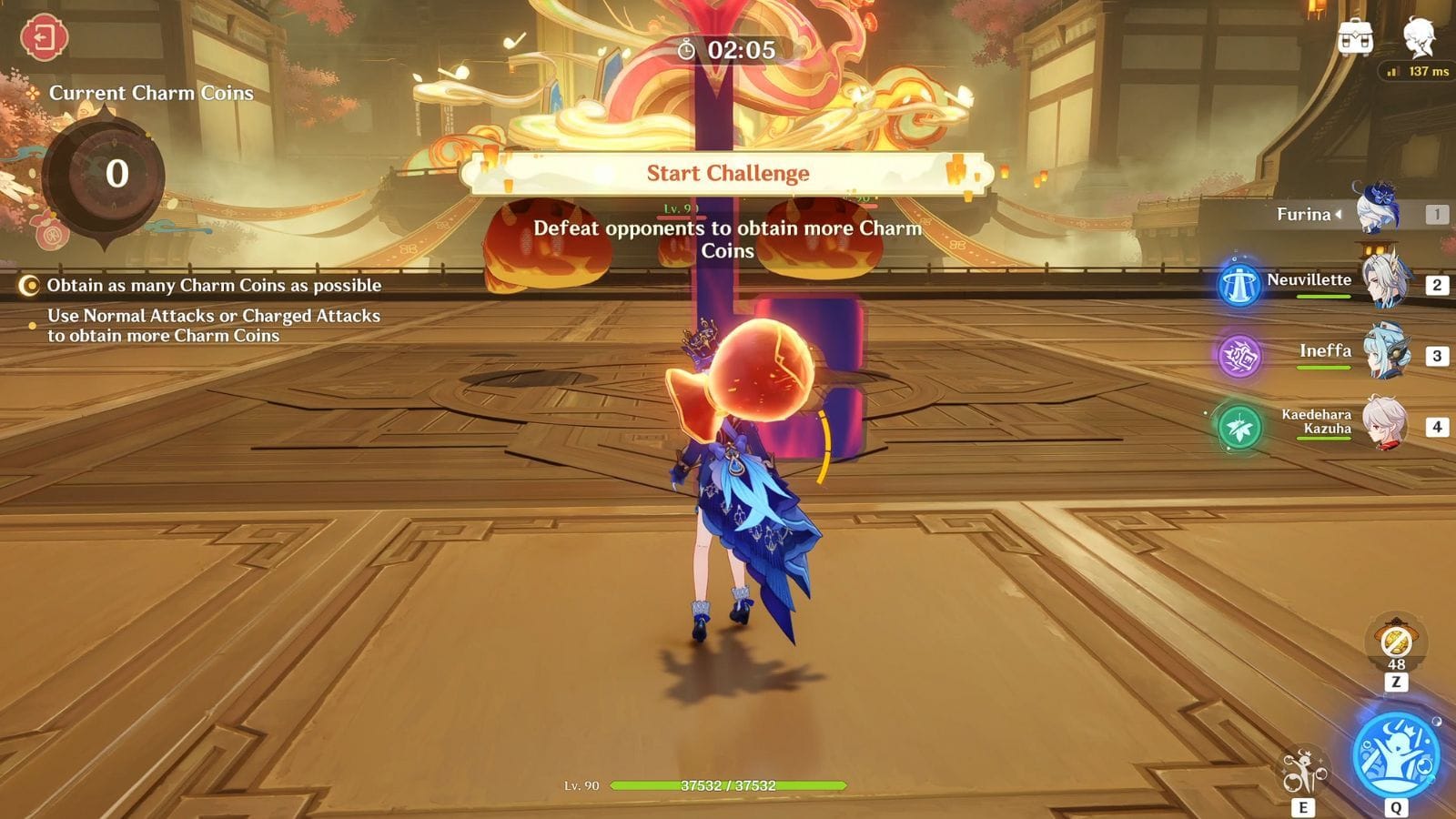
Task: Open the Paimon menu icon
Action: (1418, 37)
